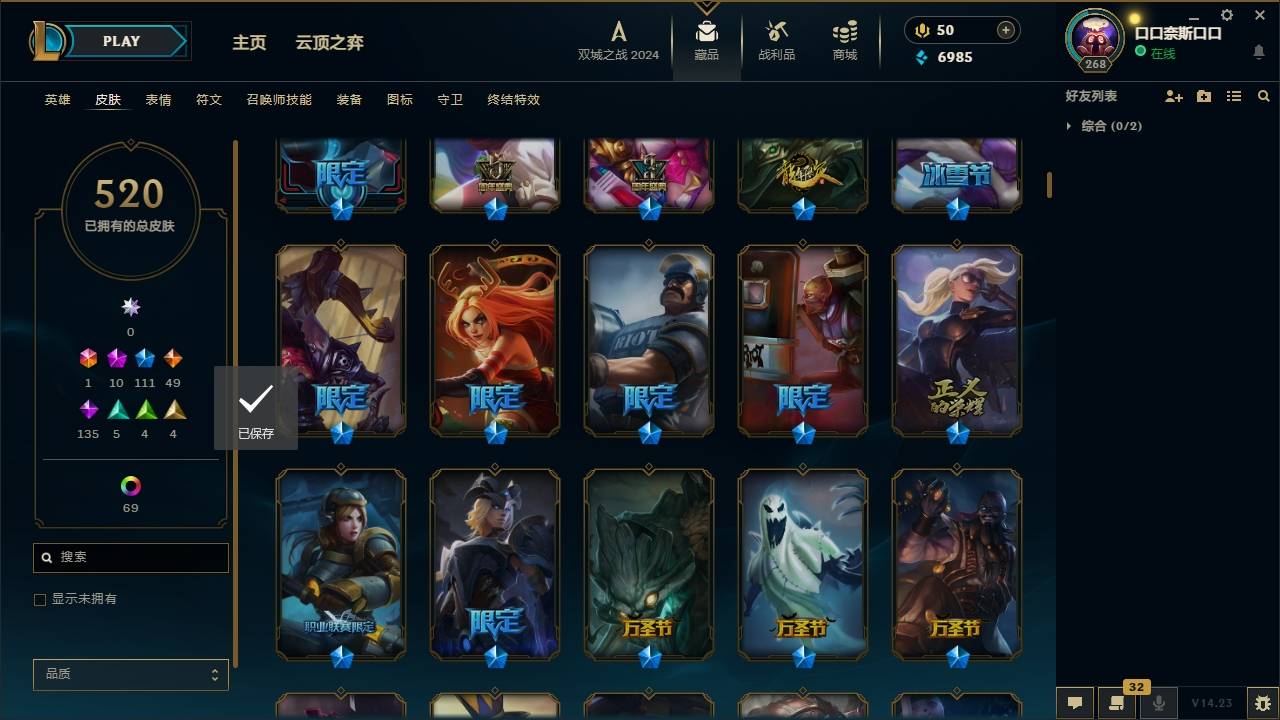Switch to 云顶之弈 mode
The width and height of the screenshot is (1280, 720).
331,43
